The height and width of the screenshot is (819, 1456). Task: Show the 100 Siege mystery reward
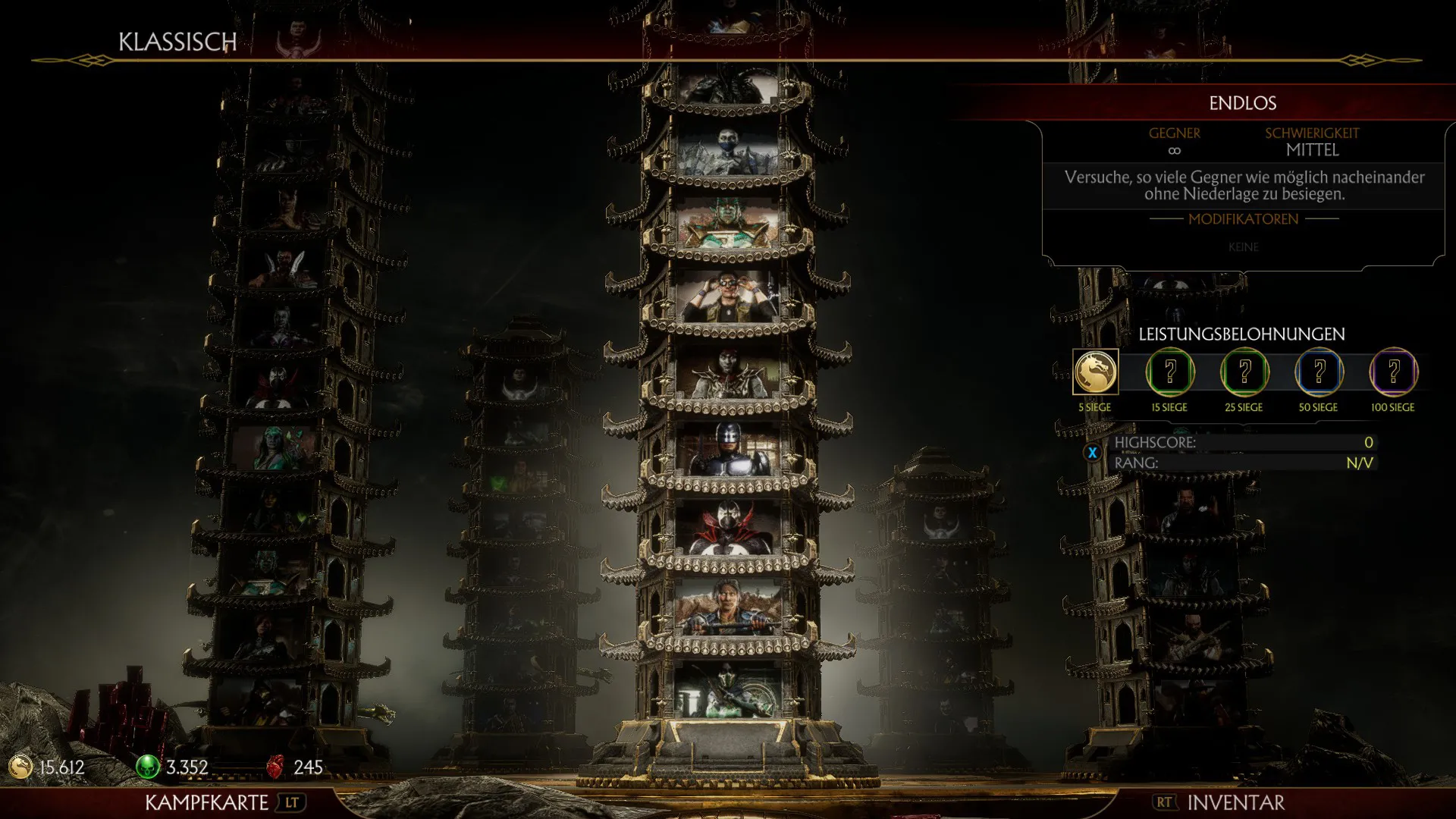click(1393, 372)
